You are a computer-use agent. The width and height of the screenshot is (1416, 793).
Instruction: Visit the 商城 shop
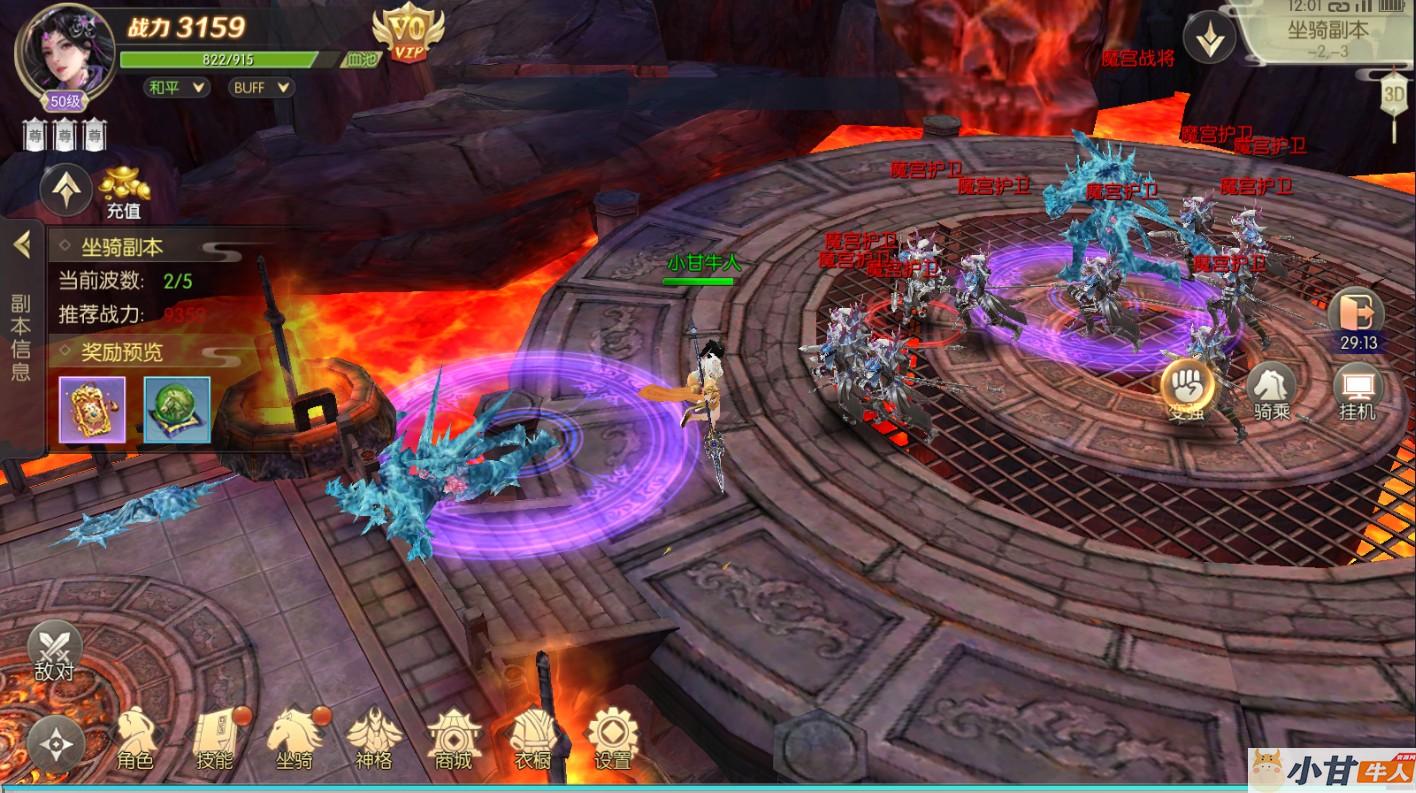[x=453, y=741]
